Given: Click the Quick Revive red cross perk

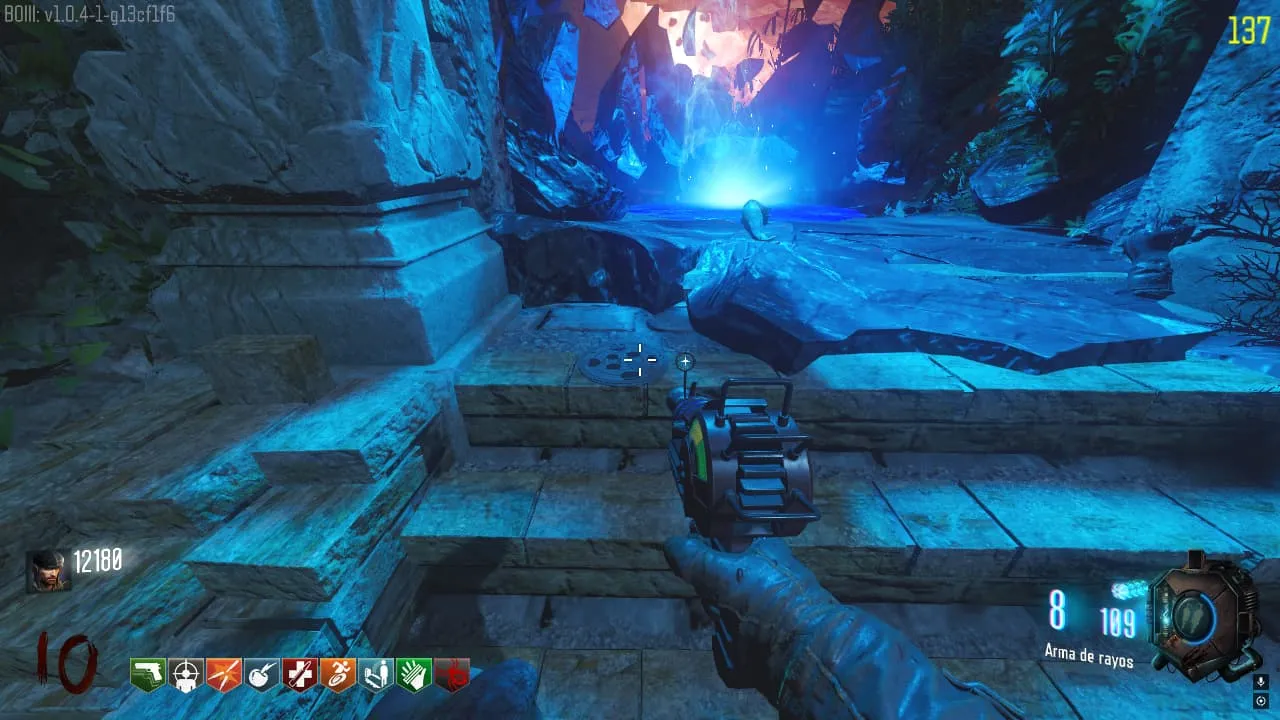Looking at the screenshot, I should (x=300, y=675).
